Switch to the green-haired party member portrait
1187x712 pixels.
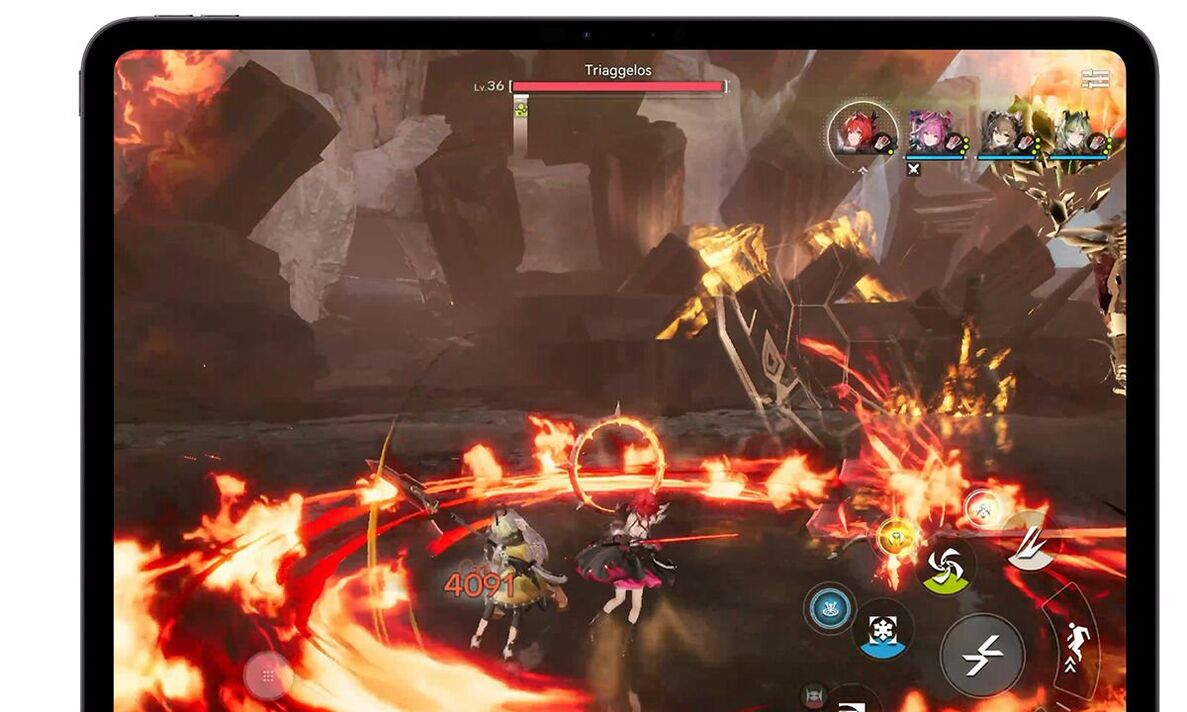(1075, 131)
